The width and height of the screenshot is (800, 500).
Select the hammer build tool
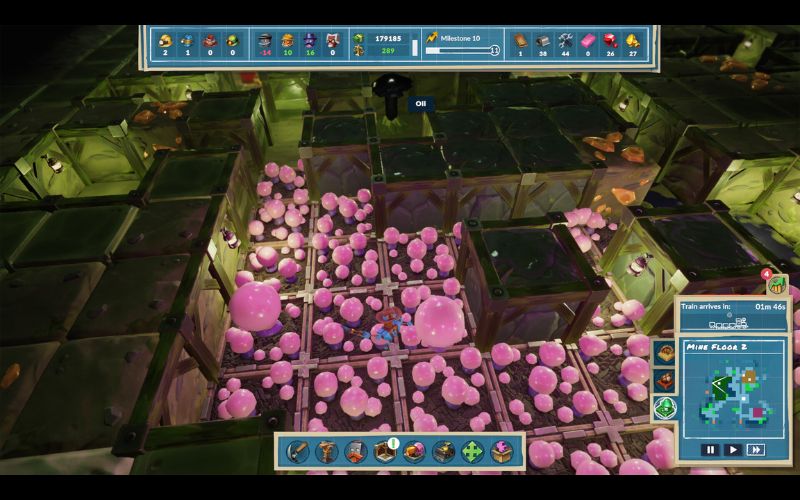[x=297, y=452]
